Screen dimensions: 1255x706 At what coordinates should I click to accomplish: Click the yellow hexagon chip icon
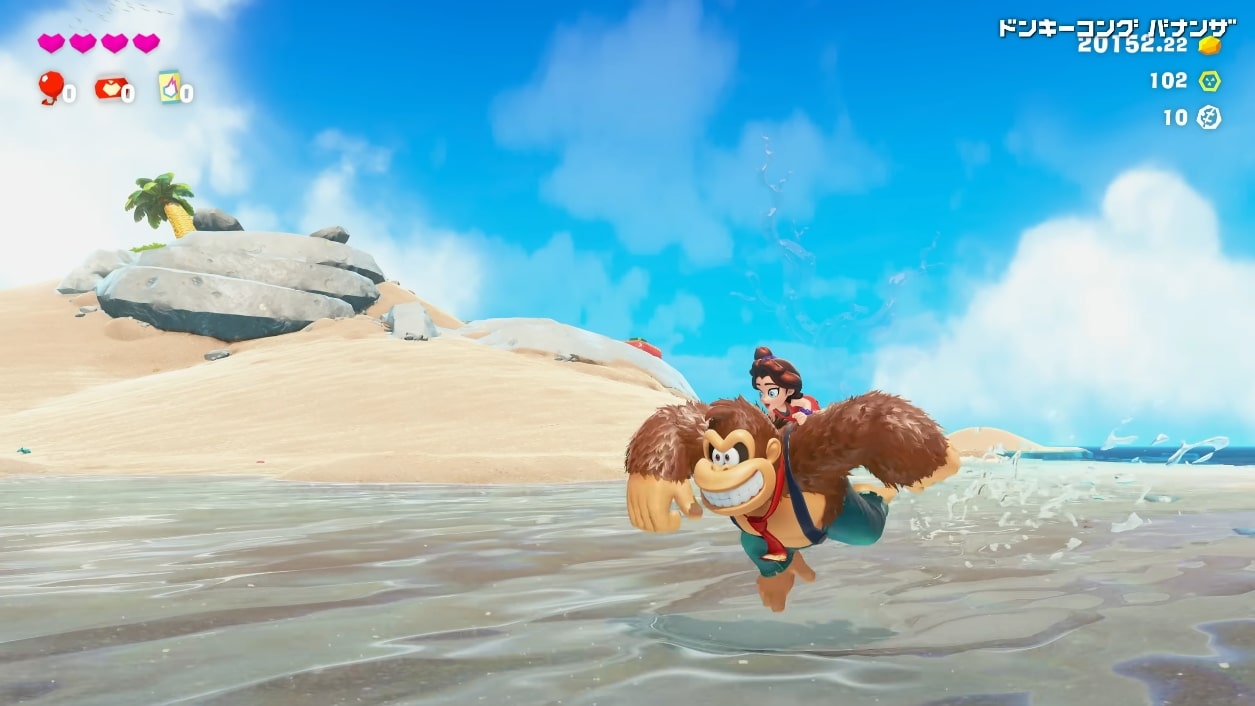1209,81
